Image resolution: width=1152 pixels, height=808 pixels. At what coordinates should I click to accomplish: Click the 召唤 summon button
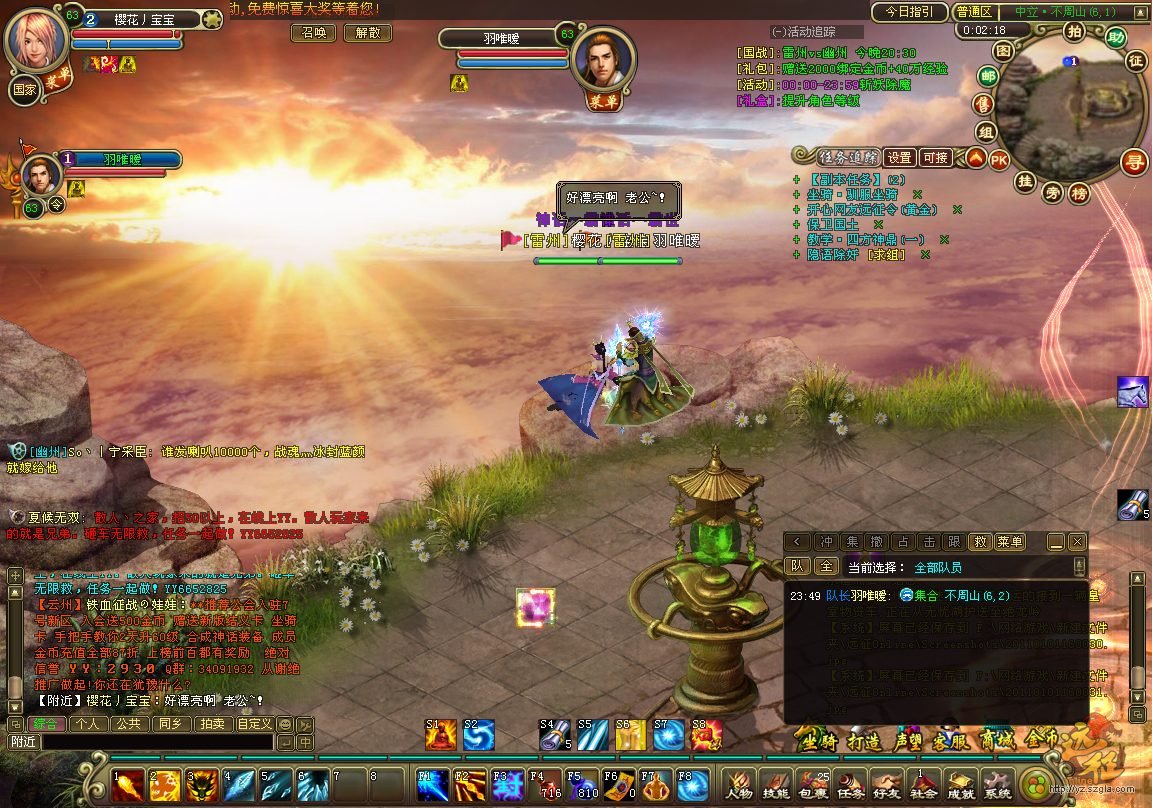click(313, 33)
